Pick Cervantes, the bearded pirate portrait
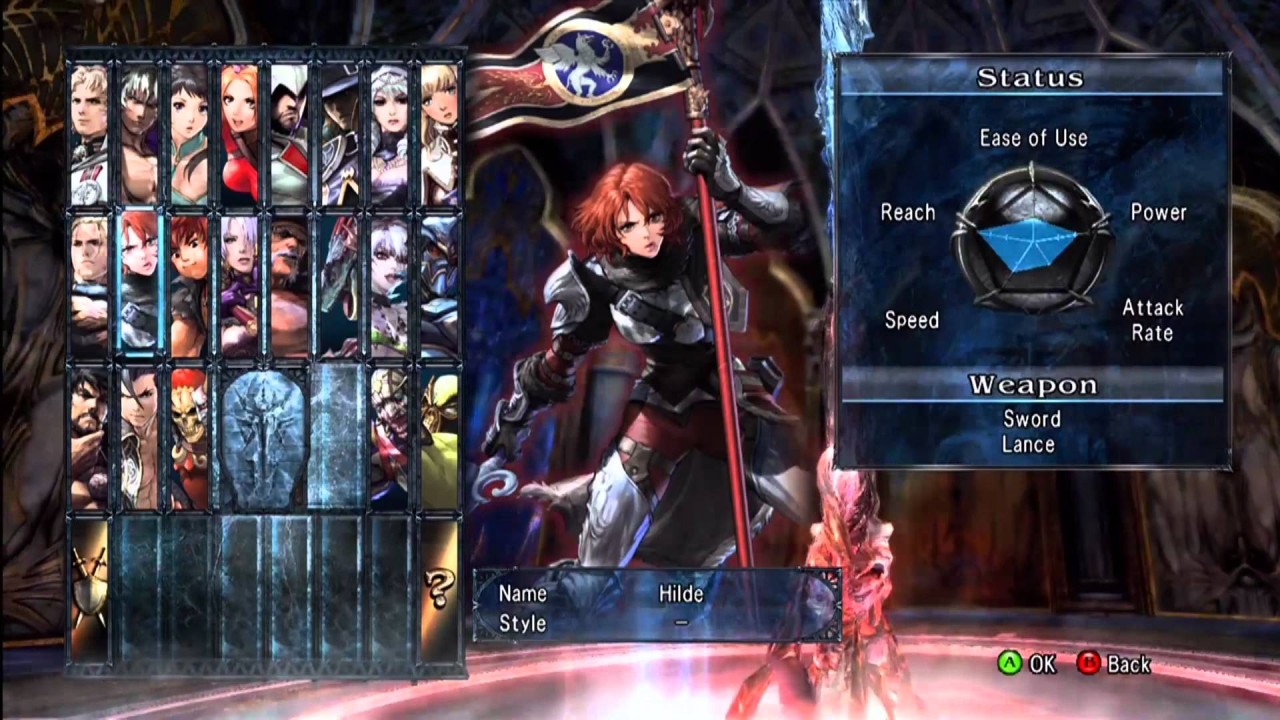1280x720 pixels. [x=290, y=286]
